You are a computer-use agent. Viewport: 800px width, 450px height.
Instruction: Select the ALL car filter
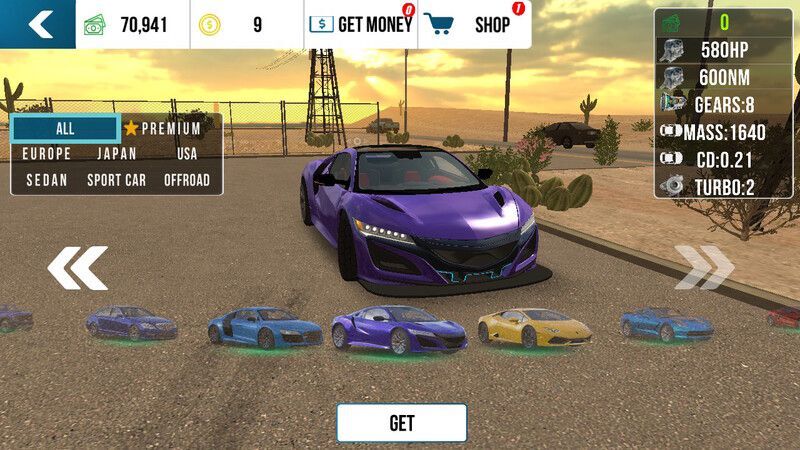coord(65,129)
